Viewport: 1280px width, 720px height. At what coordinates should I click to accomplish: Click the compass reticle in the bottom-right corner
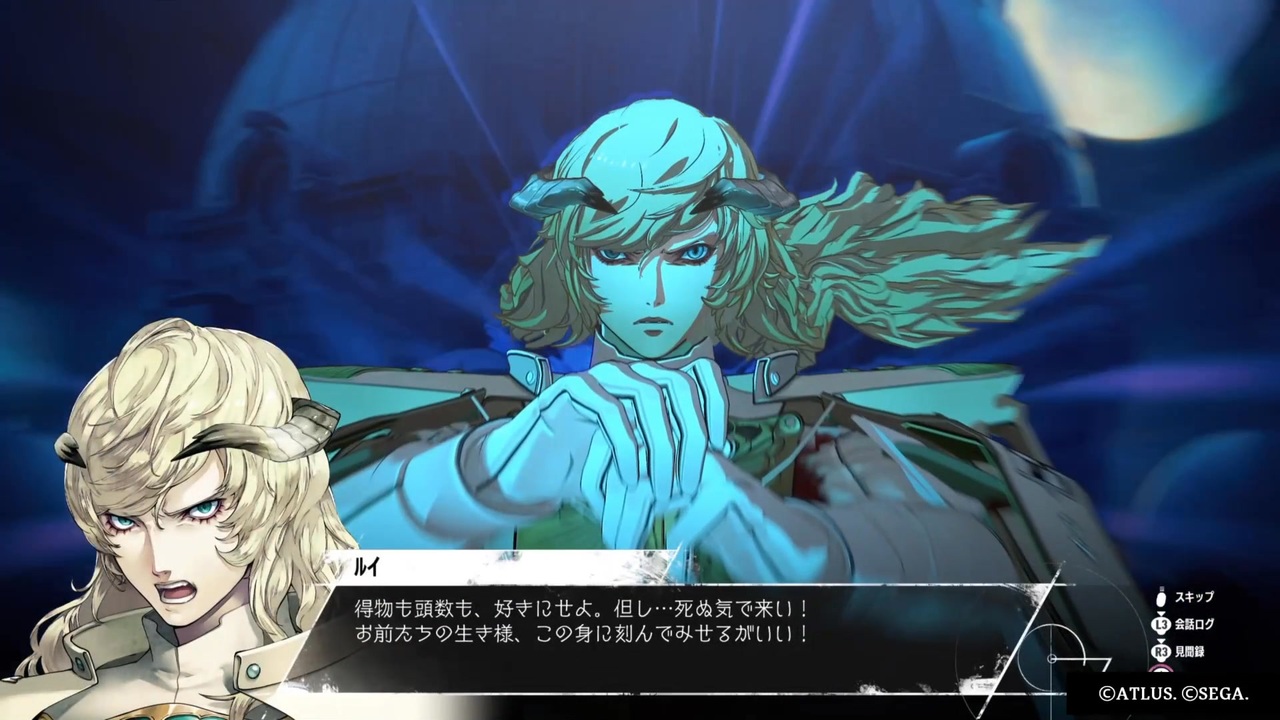click(x=1052, y=660)
